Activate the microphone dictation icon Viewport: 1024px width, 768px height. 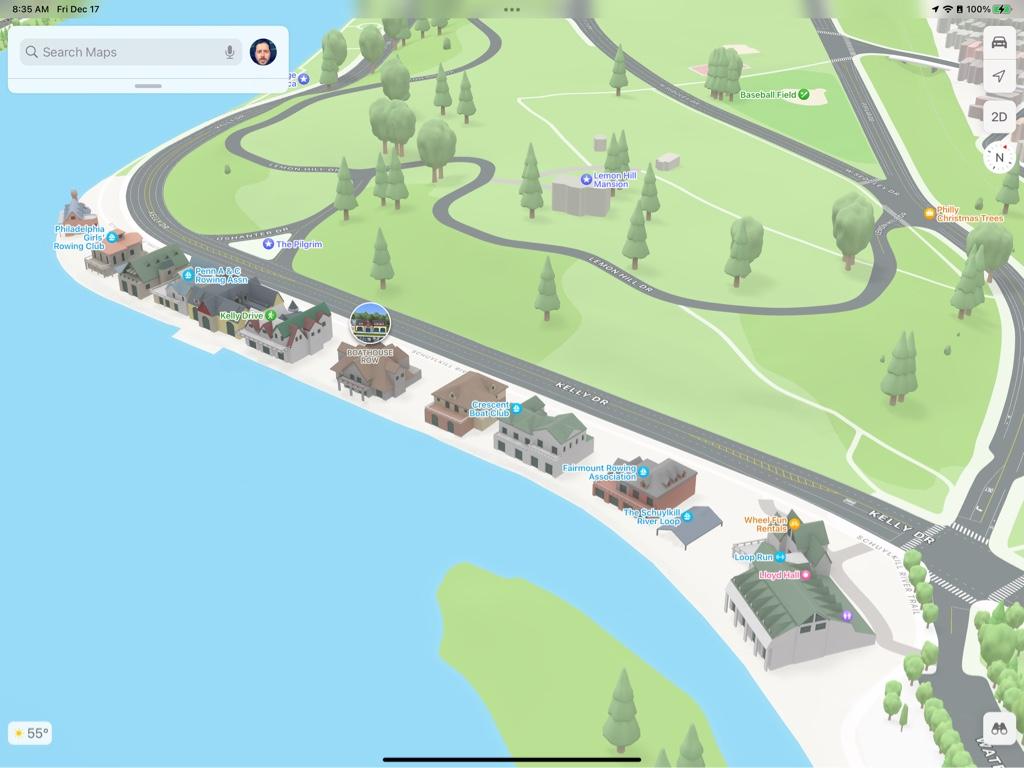(x=230, y=52)
